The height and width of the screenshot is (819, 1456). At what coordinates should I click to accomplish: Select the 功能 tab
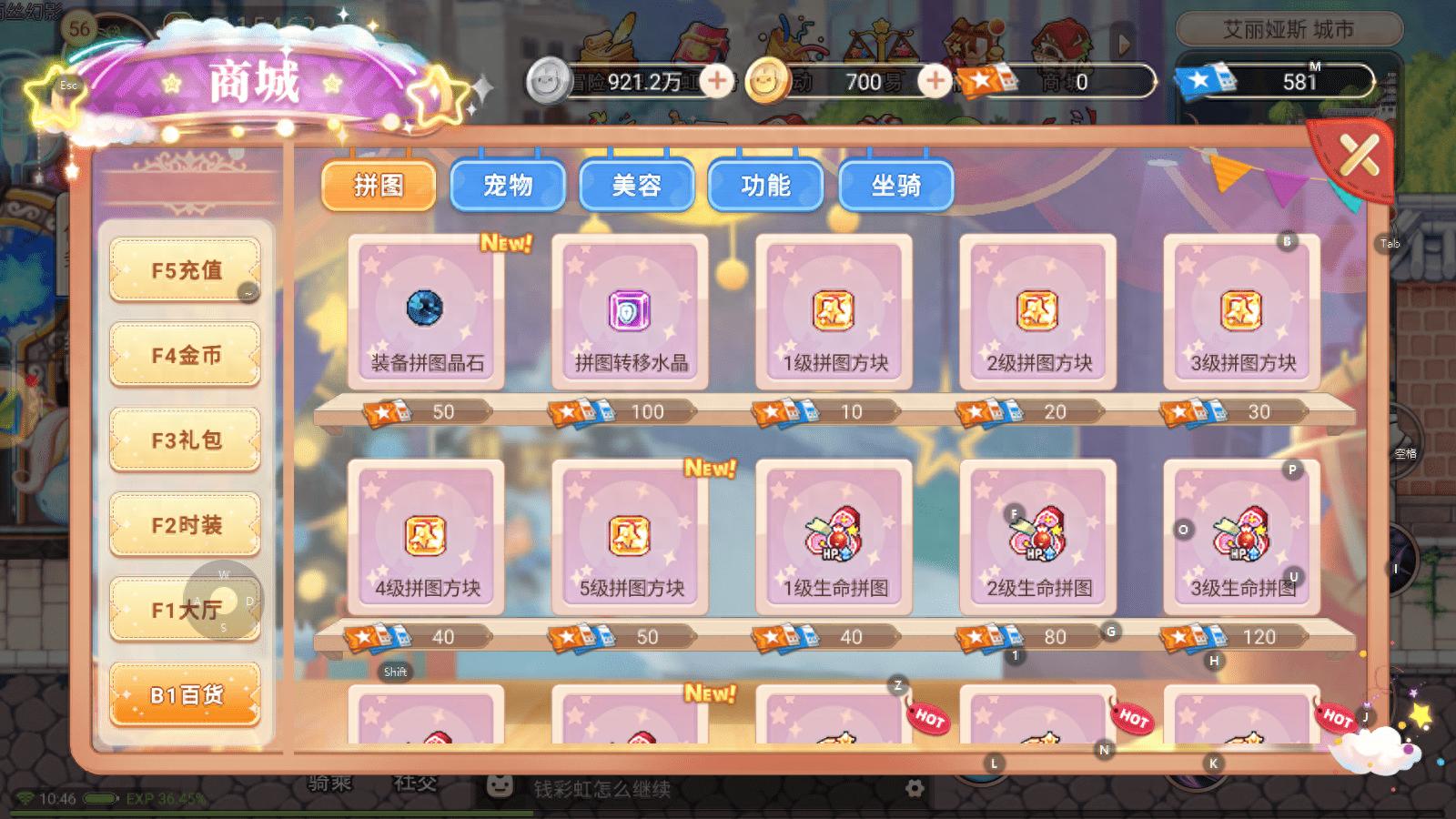click(766, 185)
